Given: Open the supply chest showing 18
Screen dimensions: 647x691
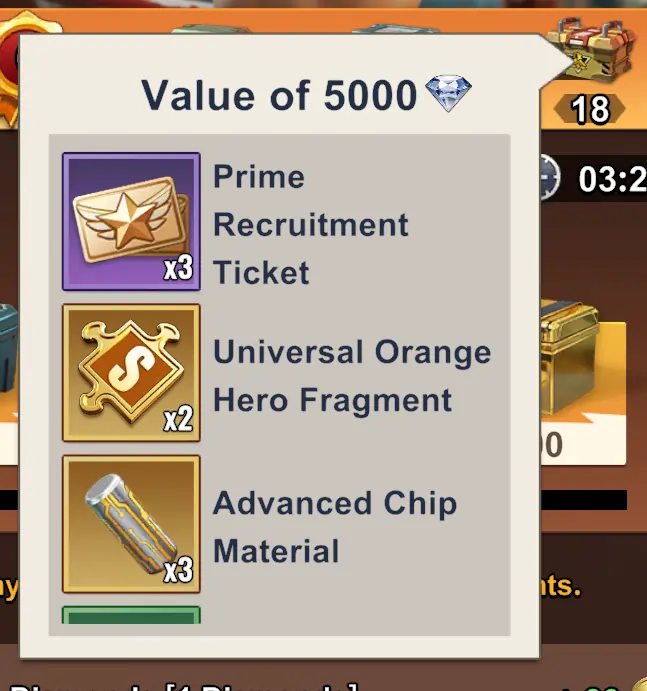Looking at the screenshot, I should pos(593,60).
